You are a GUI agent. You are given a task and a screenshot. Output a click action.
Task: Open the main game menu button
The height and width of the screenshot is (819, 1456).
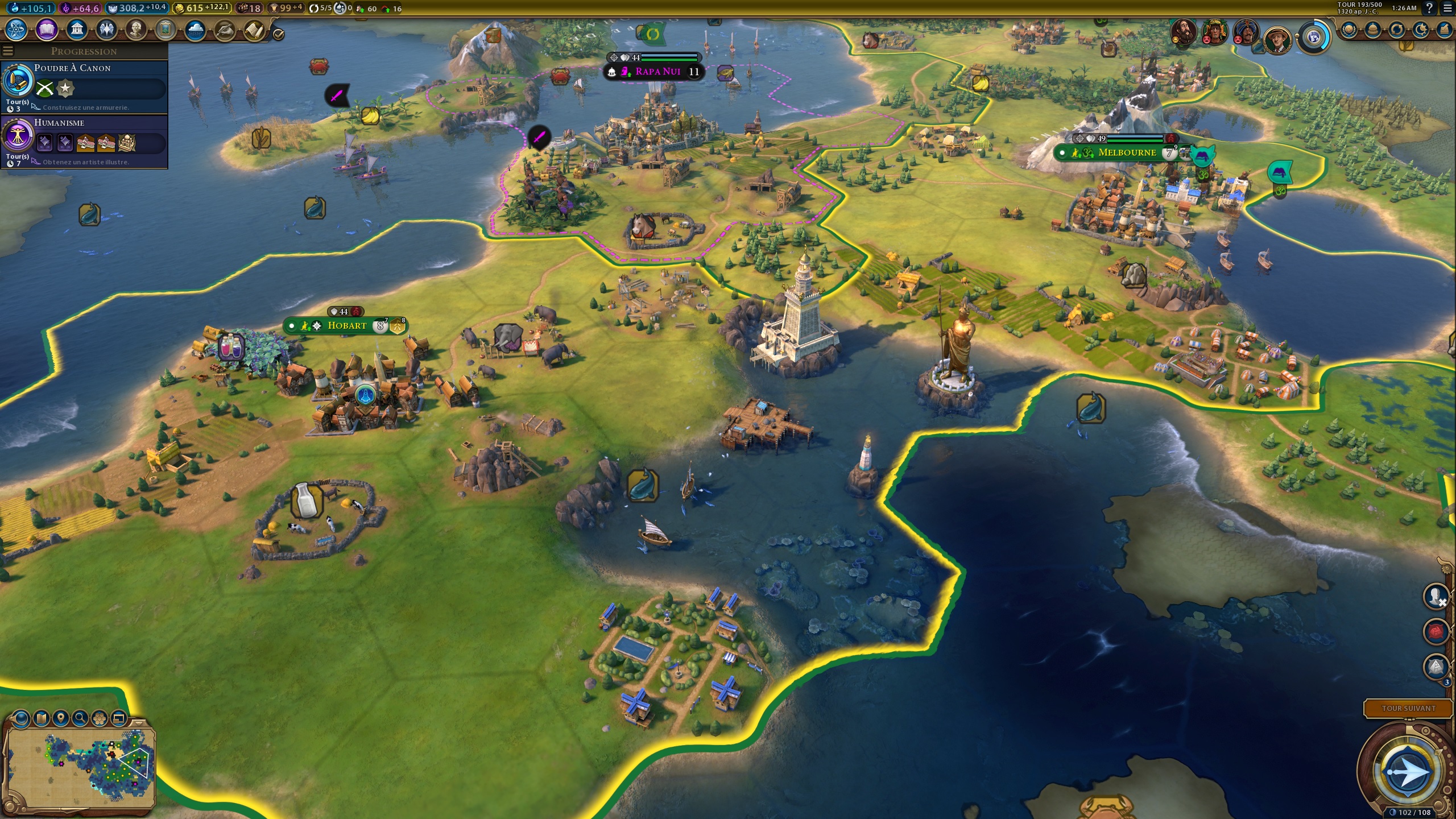tap(1447, 8)
